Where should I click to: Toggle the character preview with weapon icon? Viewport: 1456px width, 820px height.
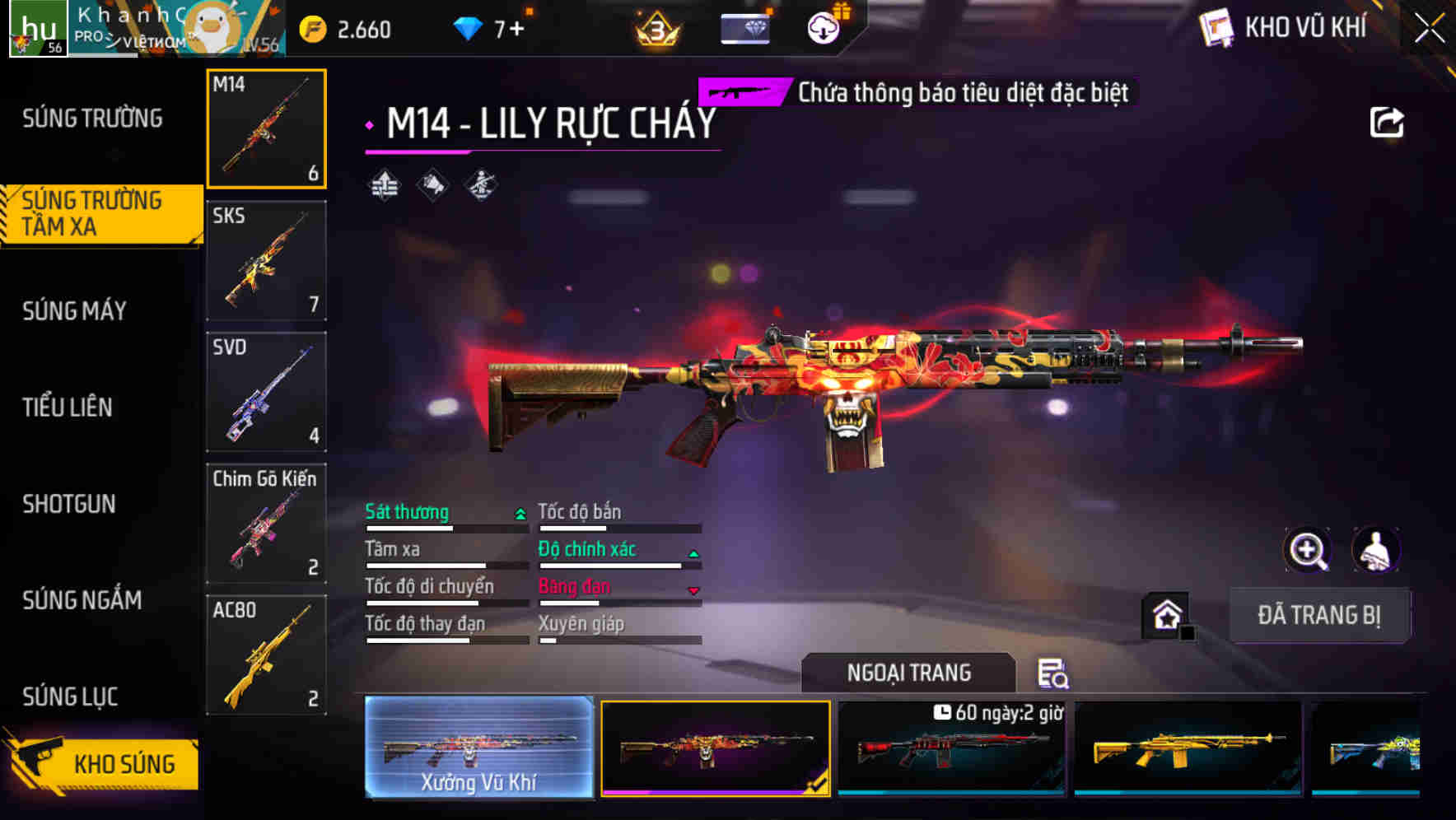coord(1376,550)
